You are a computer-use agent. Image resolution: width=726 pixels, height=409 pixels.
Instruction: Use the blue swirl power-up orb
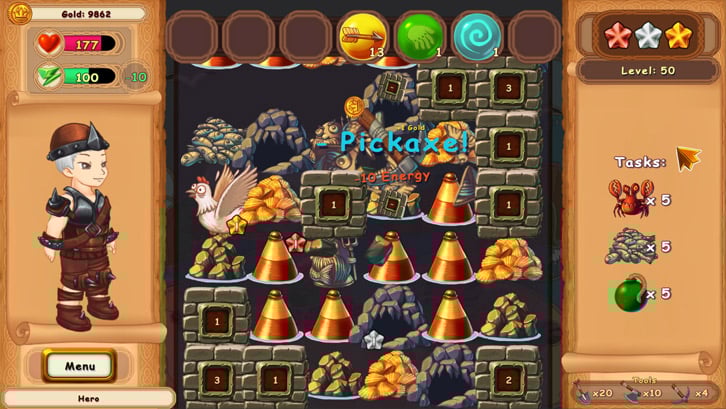[477, 37]
